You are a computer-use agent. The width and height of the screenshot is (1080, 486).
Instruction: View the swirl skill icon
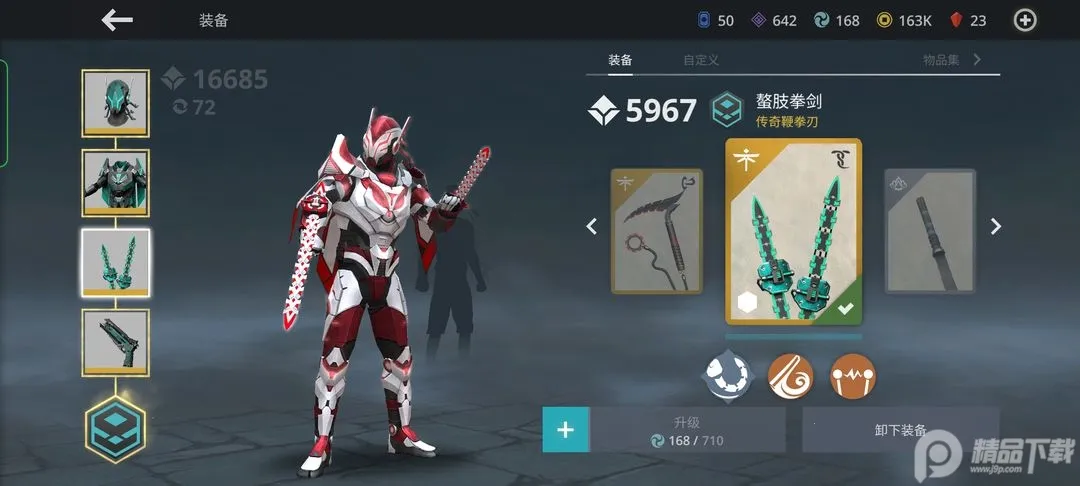(788, 375)
